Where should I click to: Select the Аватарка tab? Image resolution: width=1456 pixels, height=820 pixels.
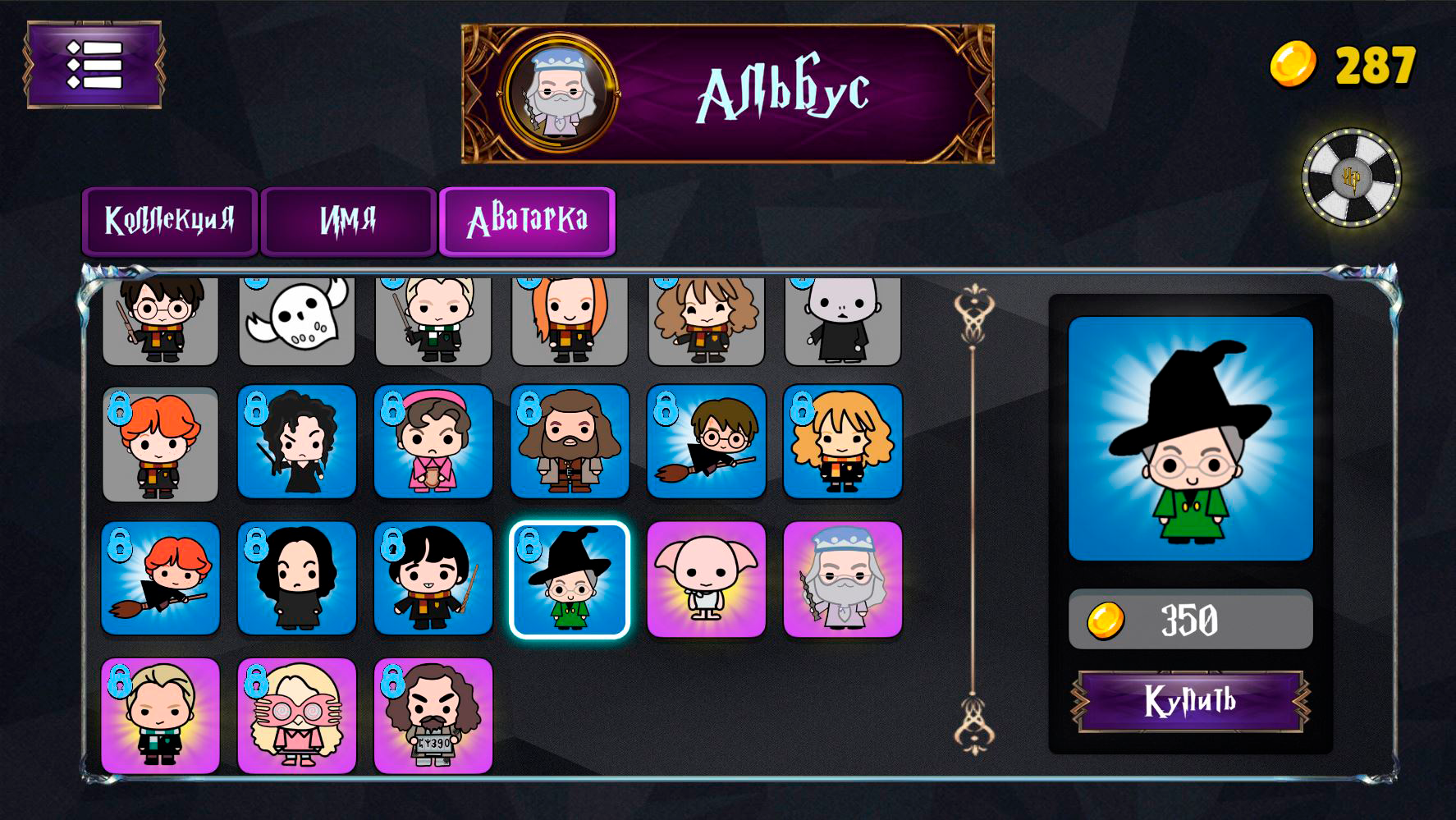pyautogui.click(x=528, y=220)
